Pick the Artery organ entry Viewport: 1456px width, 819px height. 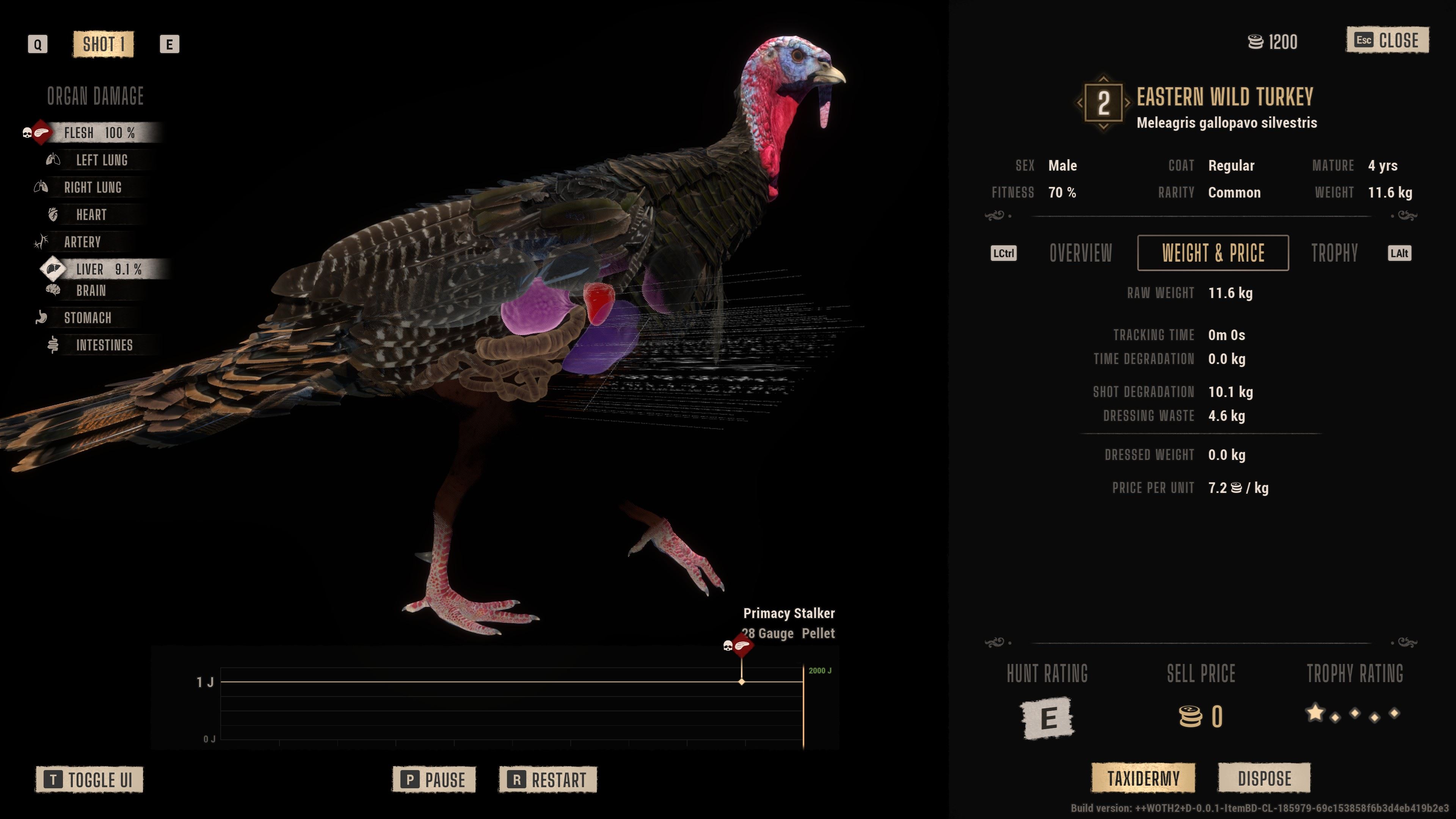tap(82, 243)
